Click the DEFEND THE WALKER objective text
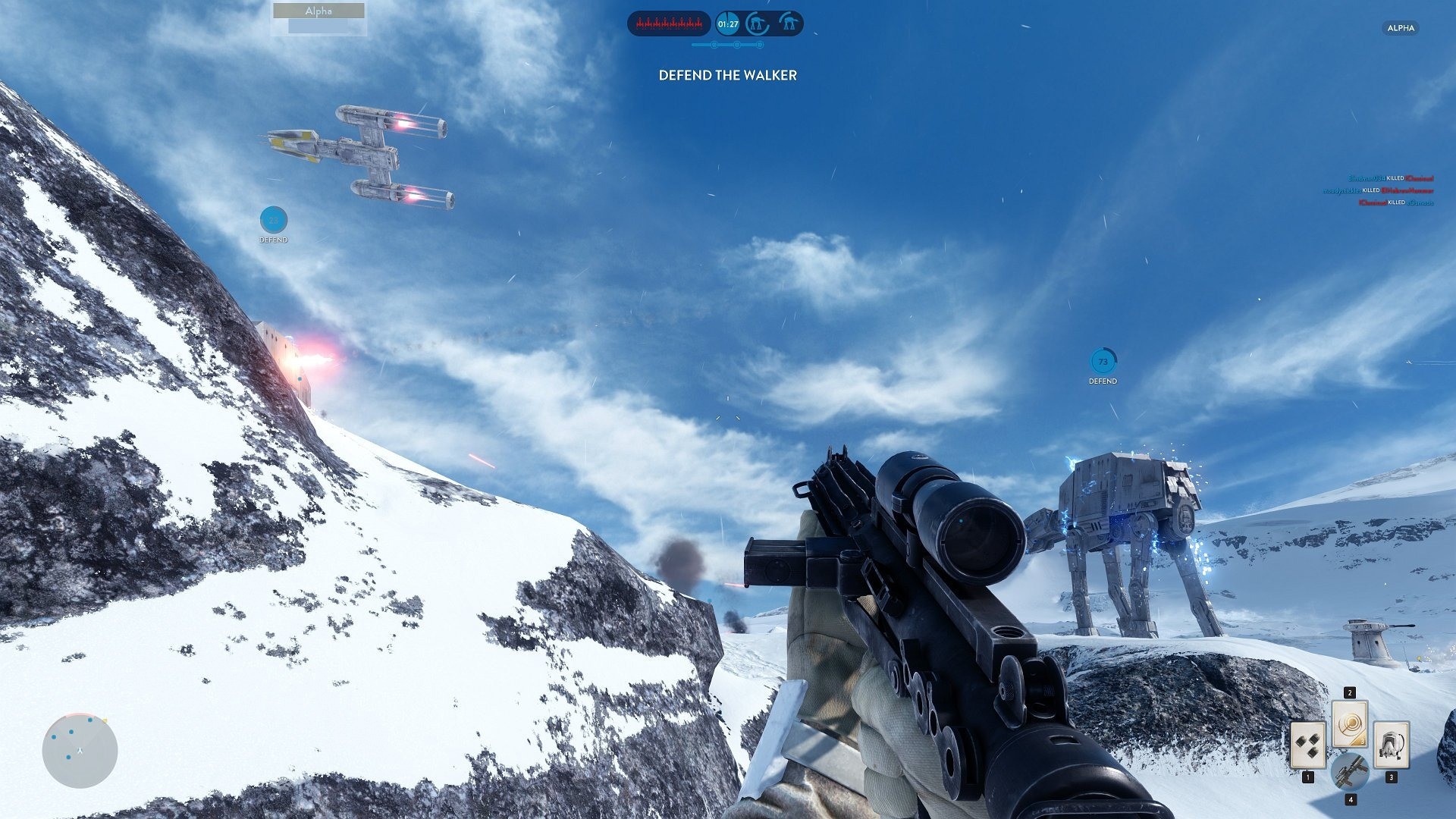Viewport: 1456px width, 819px height. pos(727,76)
